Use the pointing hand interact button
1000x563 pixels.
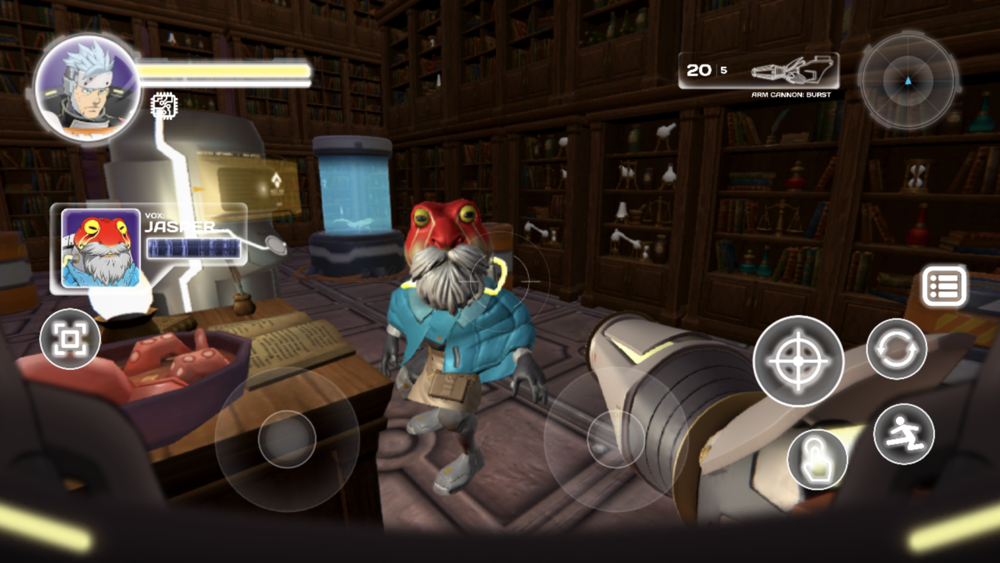(x=817, y=459)
